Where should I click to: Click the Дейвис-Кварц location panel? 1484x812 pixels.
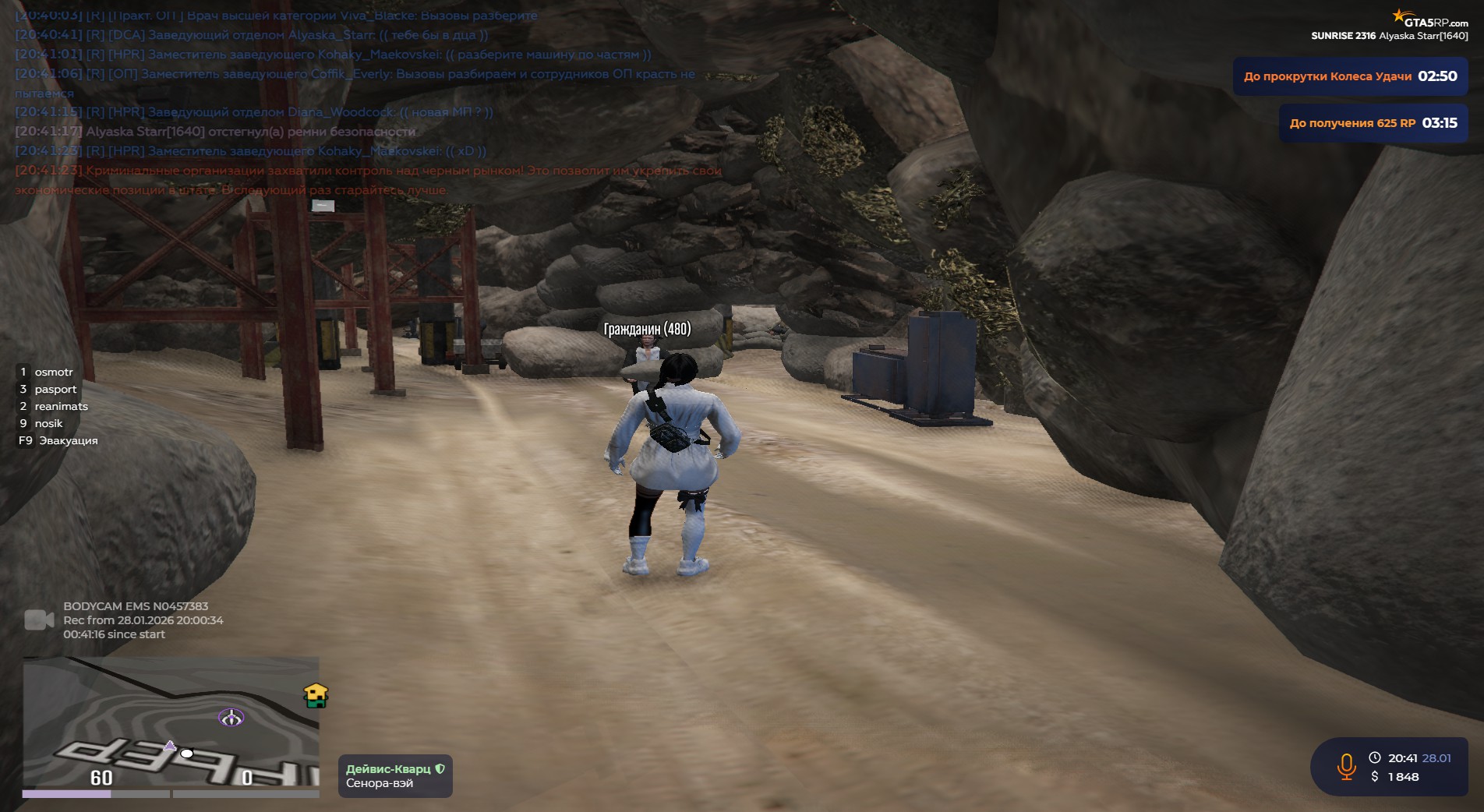pos(395,776)
